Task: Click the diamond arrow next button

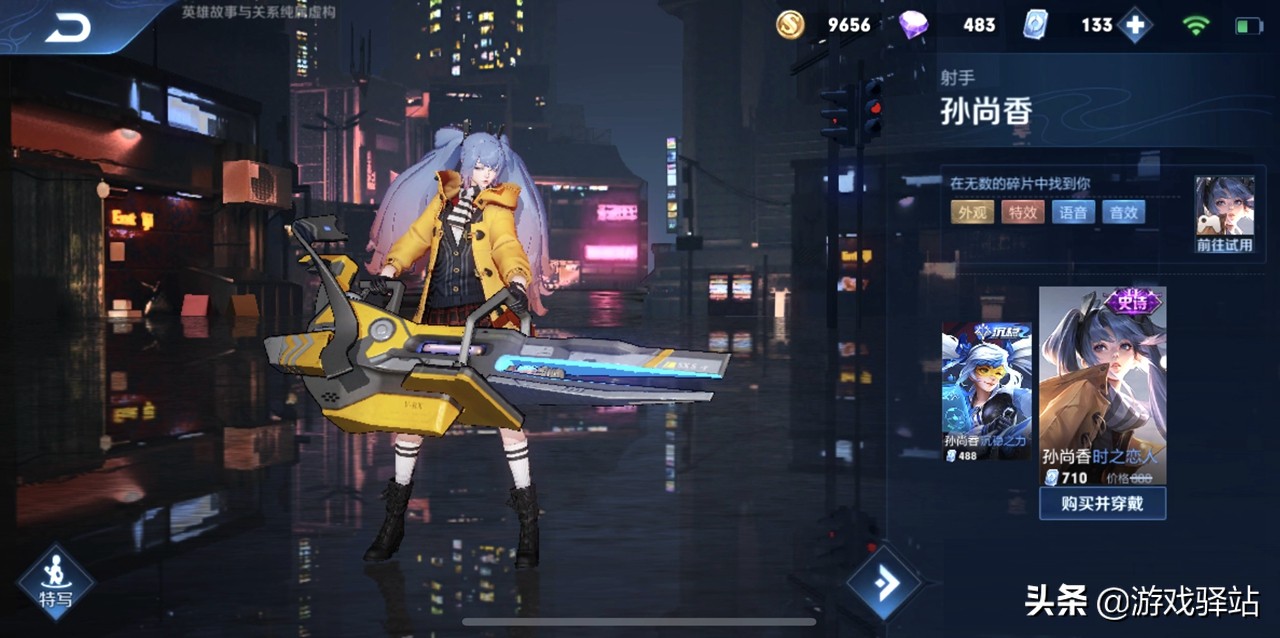Action: coord(884,583)
